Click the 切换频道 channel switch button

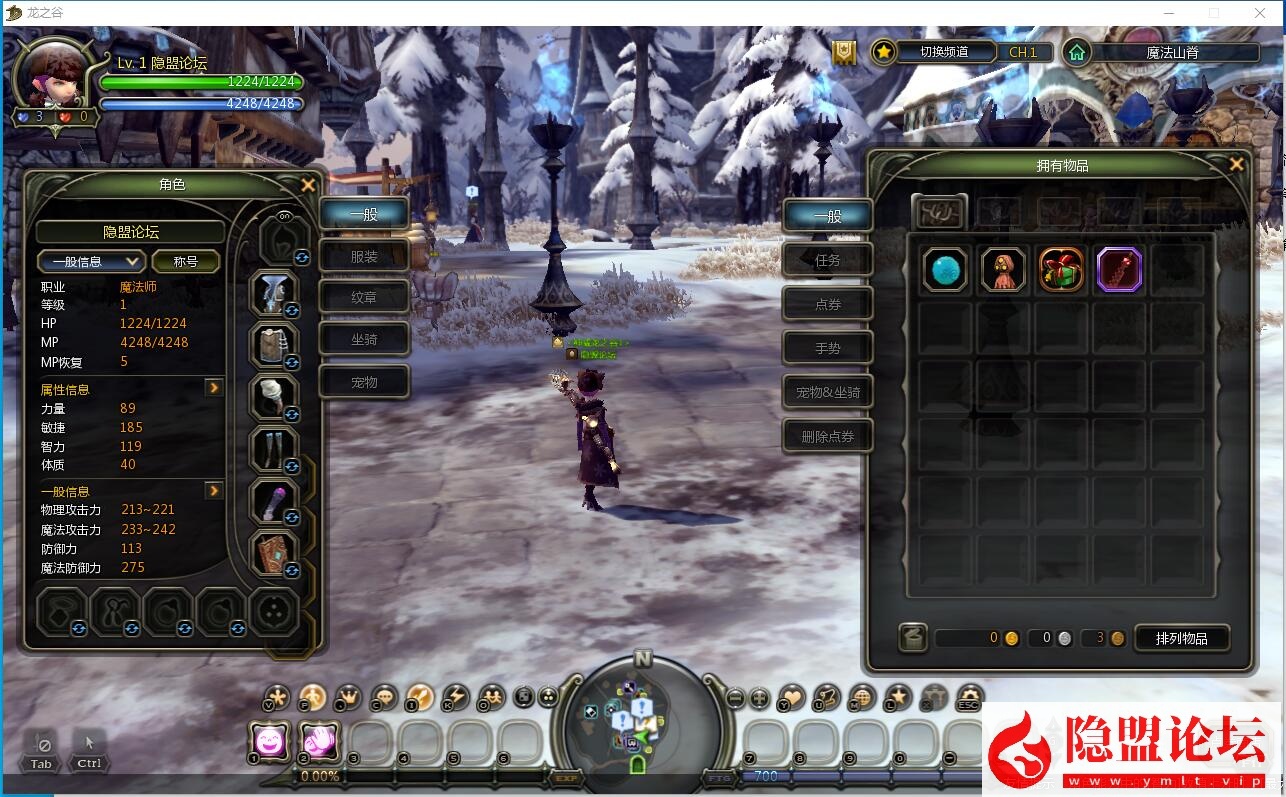944,52
